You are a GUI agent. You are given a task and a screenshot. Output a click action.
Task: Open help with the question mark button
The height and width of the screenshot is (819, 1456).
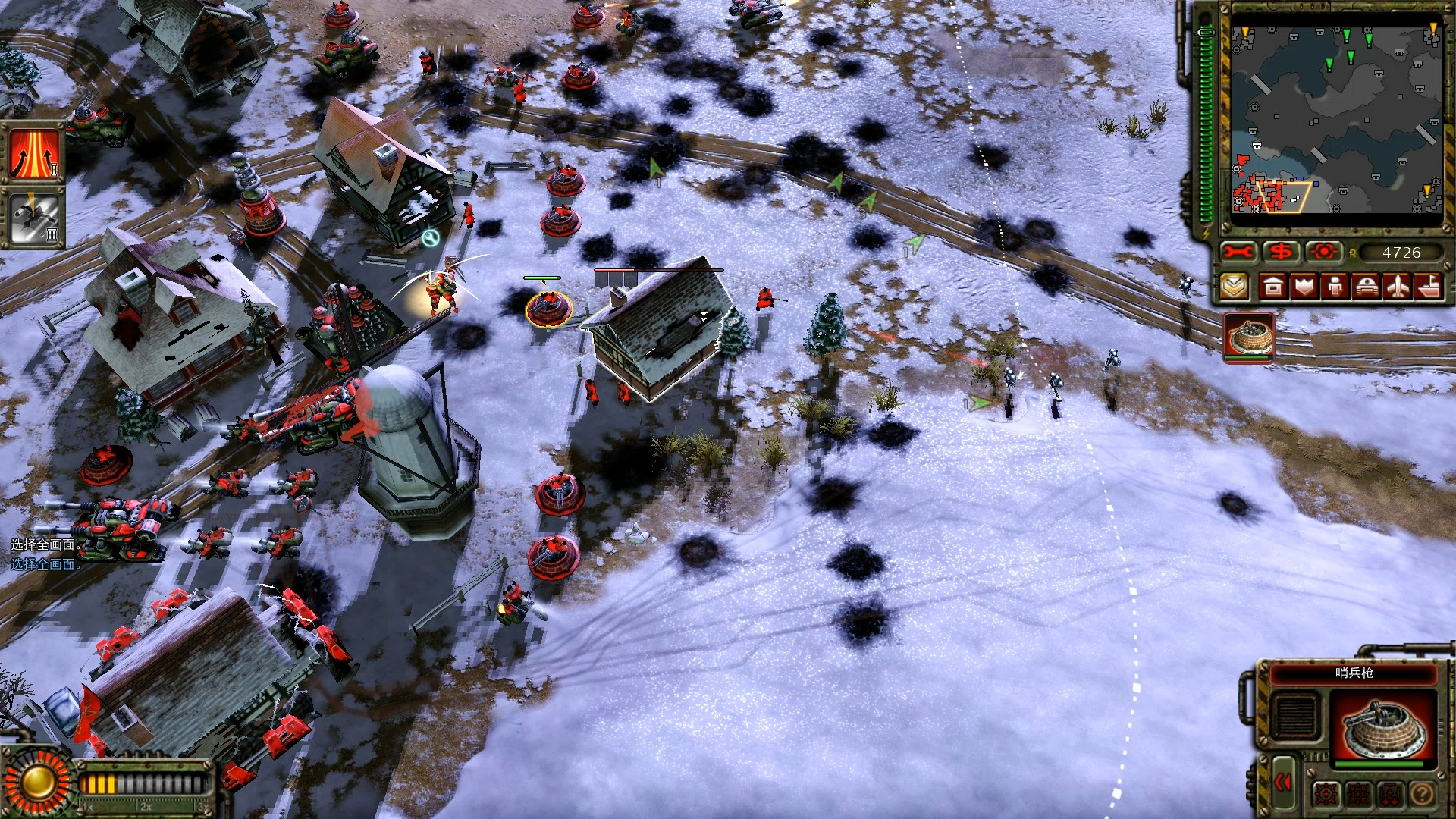point(1422,794)
